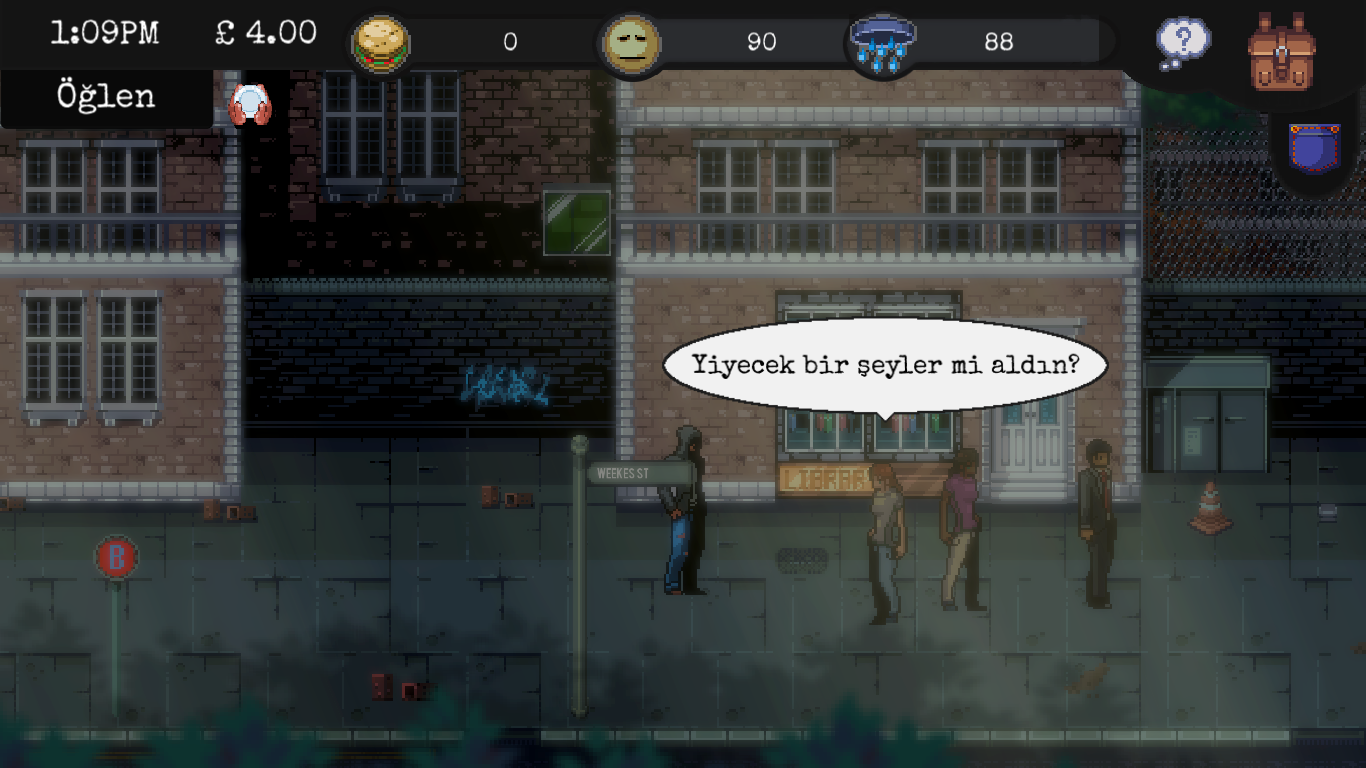Click the "Yiyecek bir şeyler mi aldın?" speech bubble
1366x768 pixels.
tap(885, 365)
